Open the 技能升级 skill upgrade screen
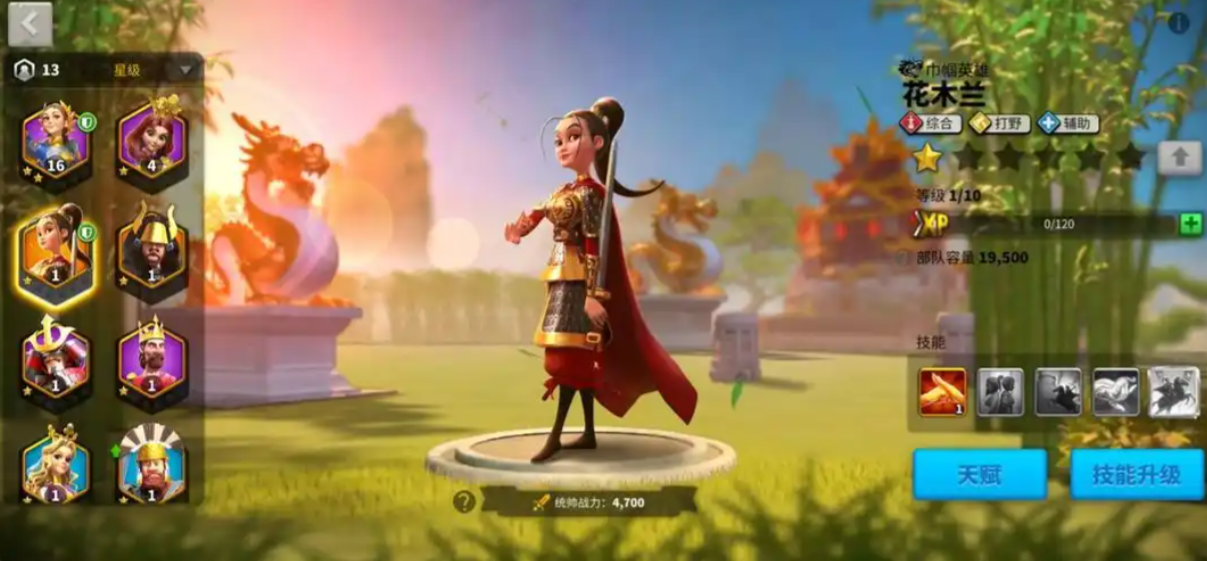The width and height of the screenshot is (1207, 561). tap(1135, 474)
